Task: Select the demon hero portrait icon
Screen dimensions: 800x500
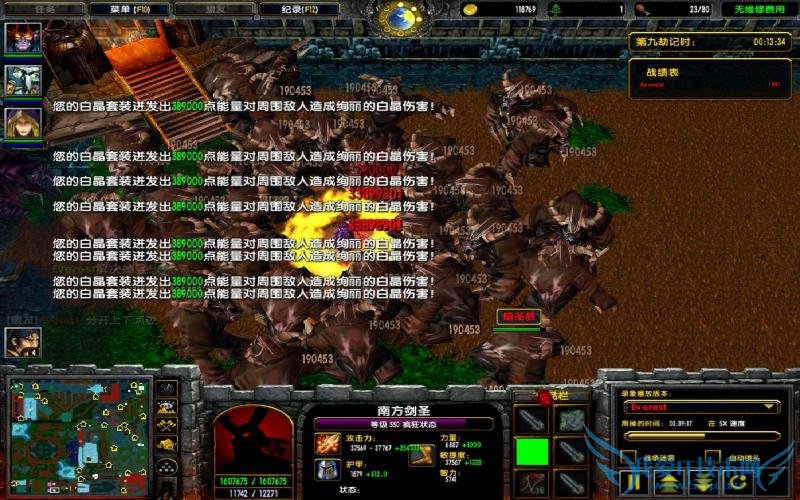Action: pos(22,38)
